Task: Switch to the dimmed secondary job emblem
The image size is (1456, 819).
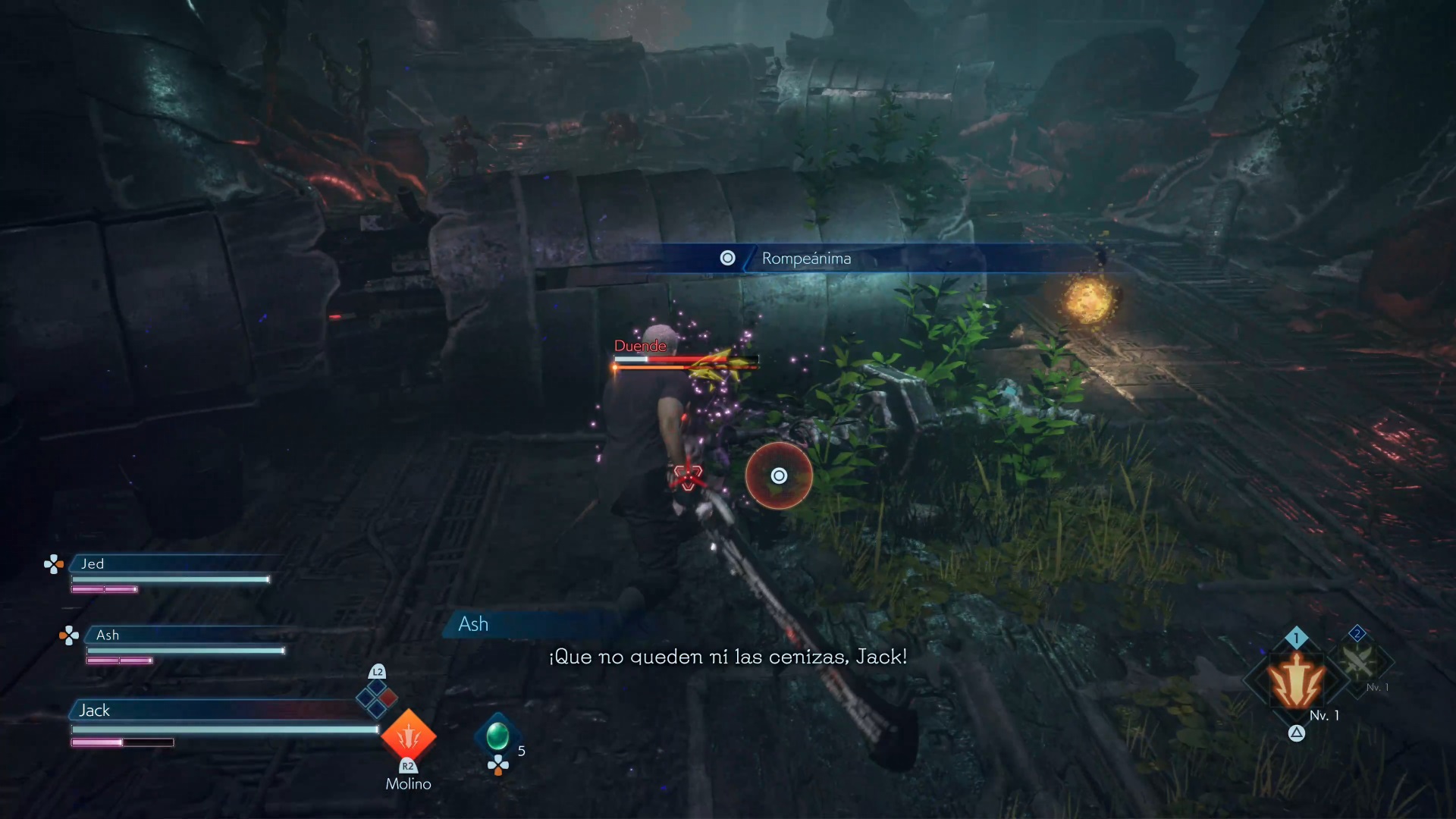Action: click(1358, 661)
